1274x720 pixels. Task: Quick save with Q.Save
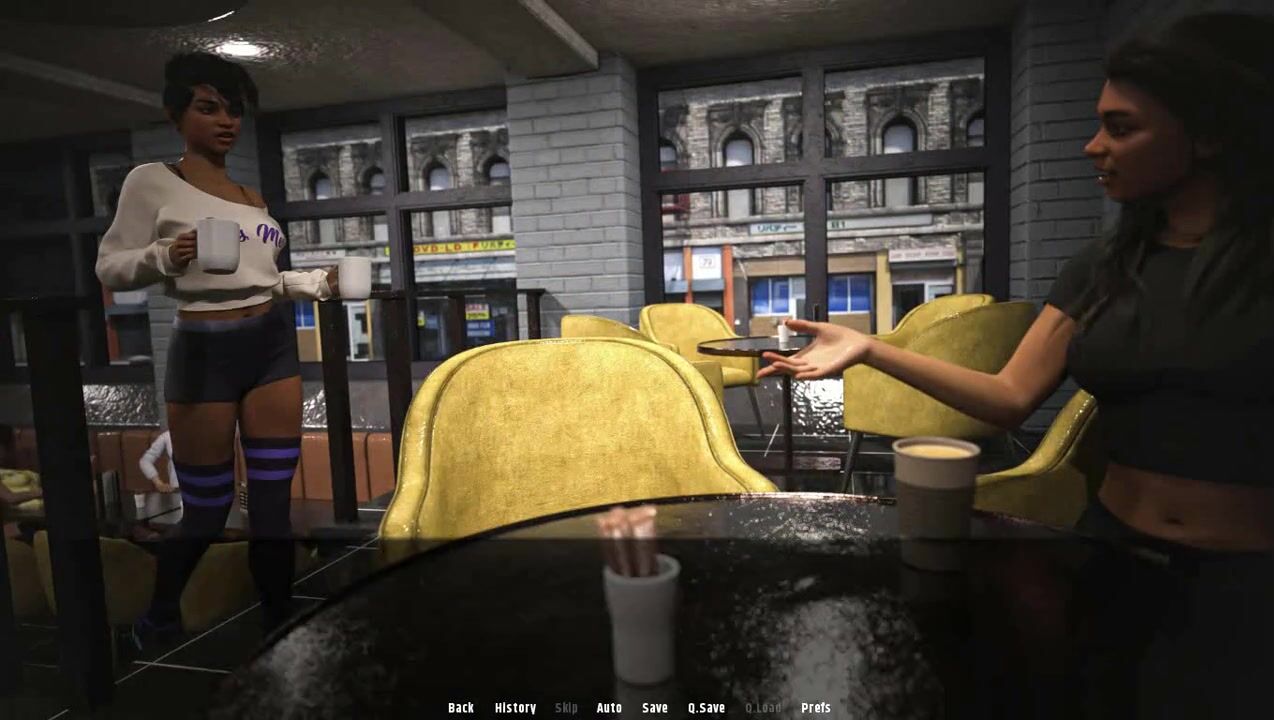(706, 708)
